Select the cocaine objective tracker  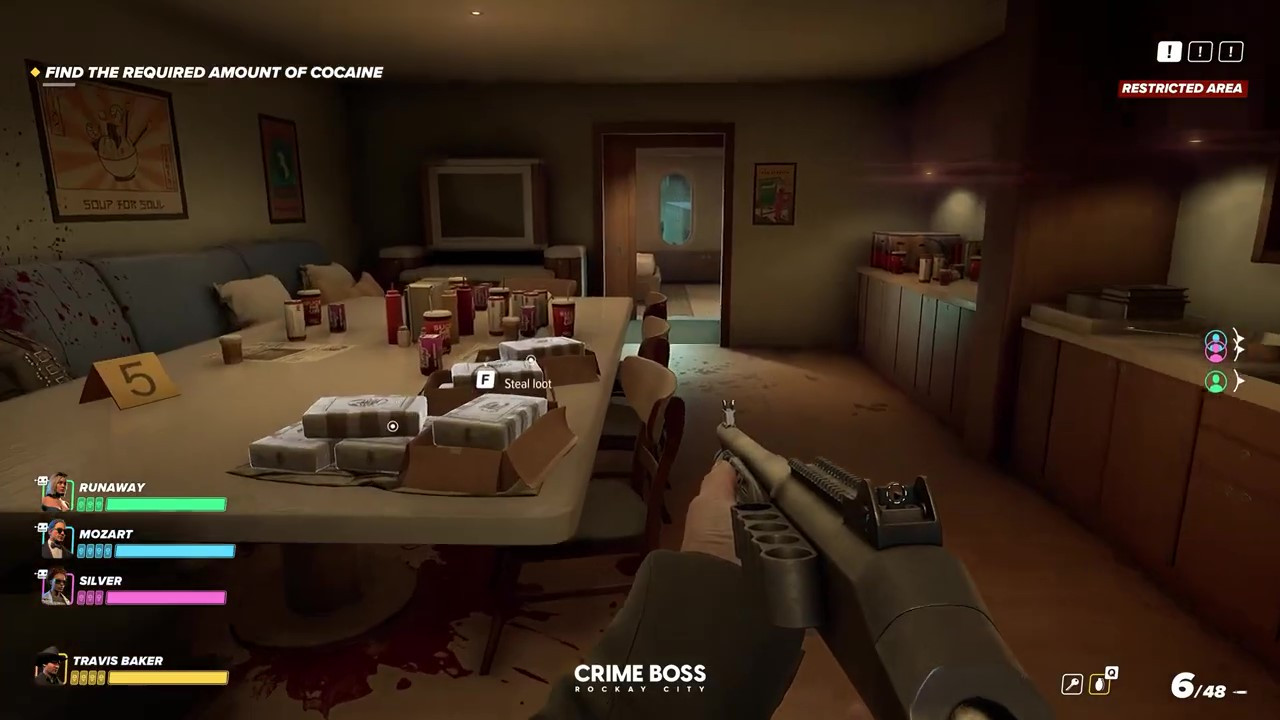click(x=213, y=72)
